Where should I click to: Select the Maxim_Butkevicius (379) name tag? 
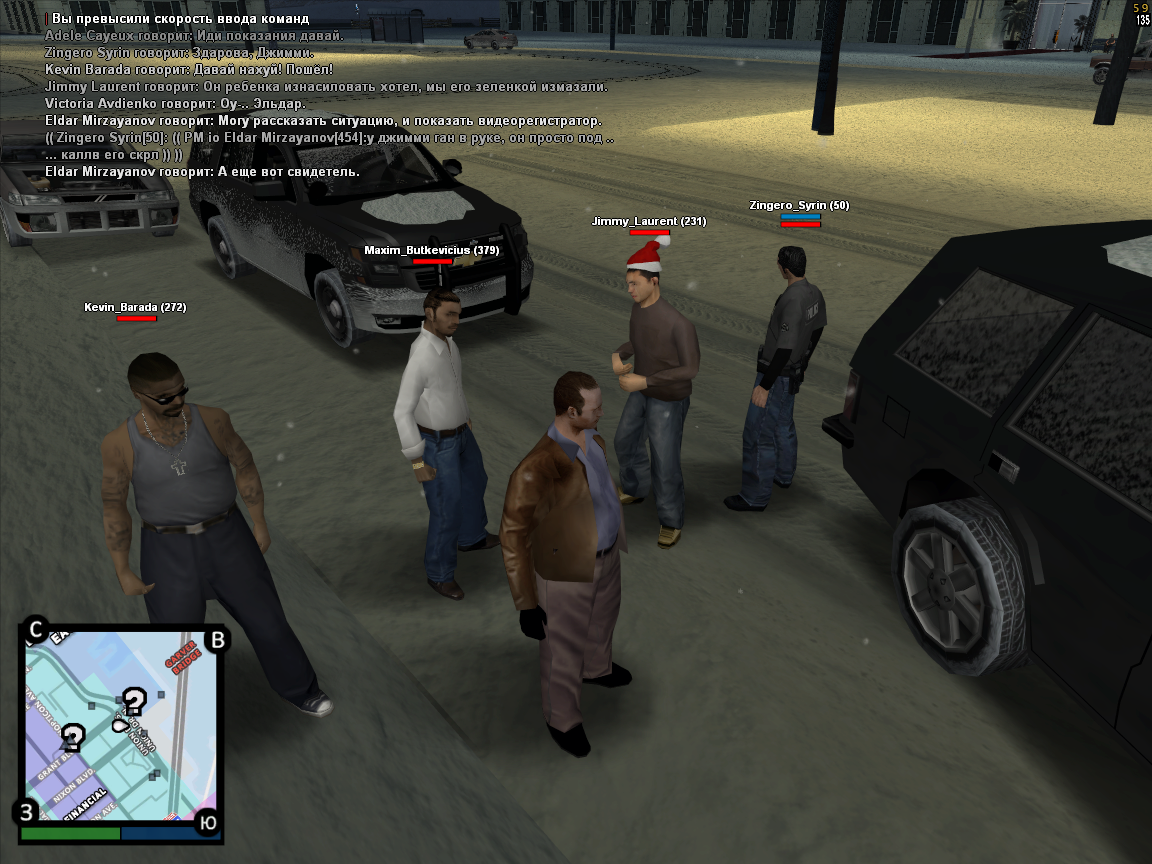pyautogui.click(x=431, y=250)
